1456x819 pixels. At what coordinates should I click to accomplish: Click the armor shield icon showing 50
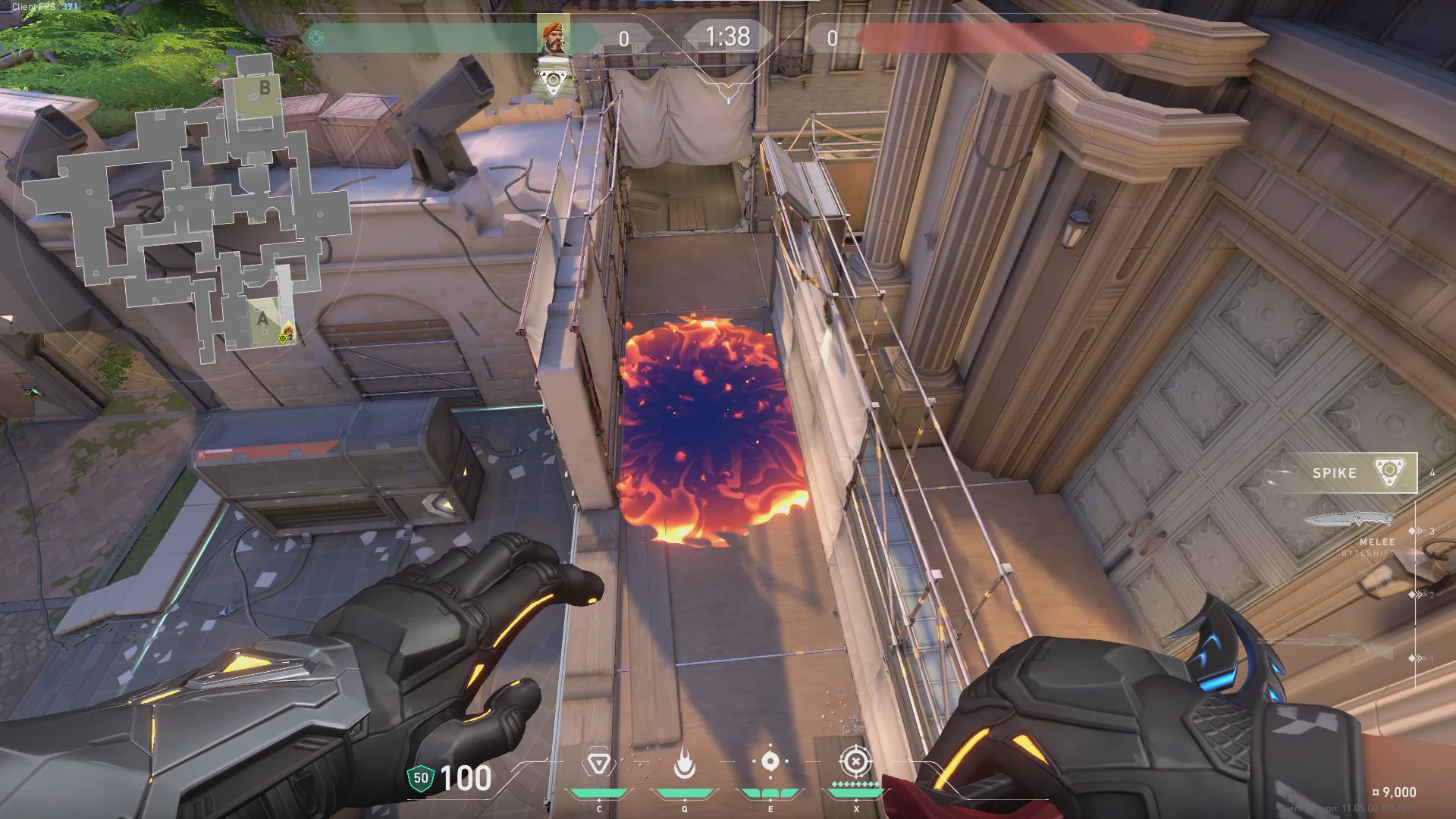421,778
